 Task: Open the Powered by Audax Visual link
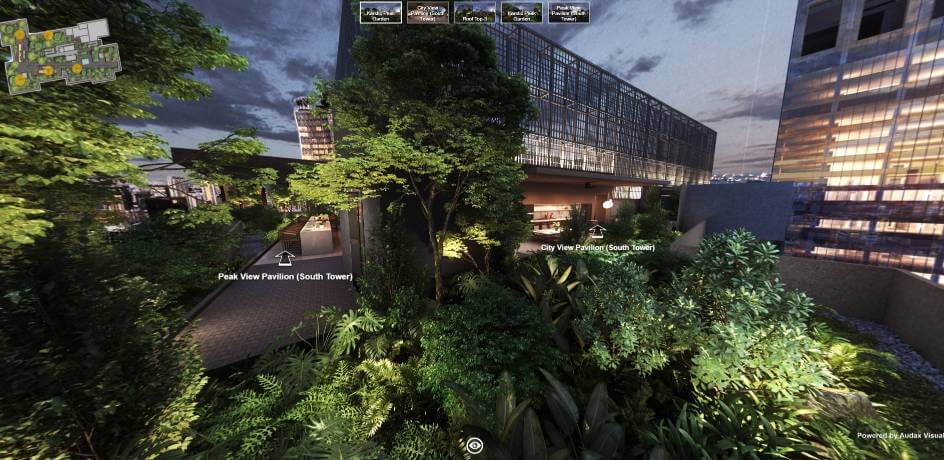click(x=899, y=435)
